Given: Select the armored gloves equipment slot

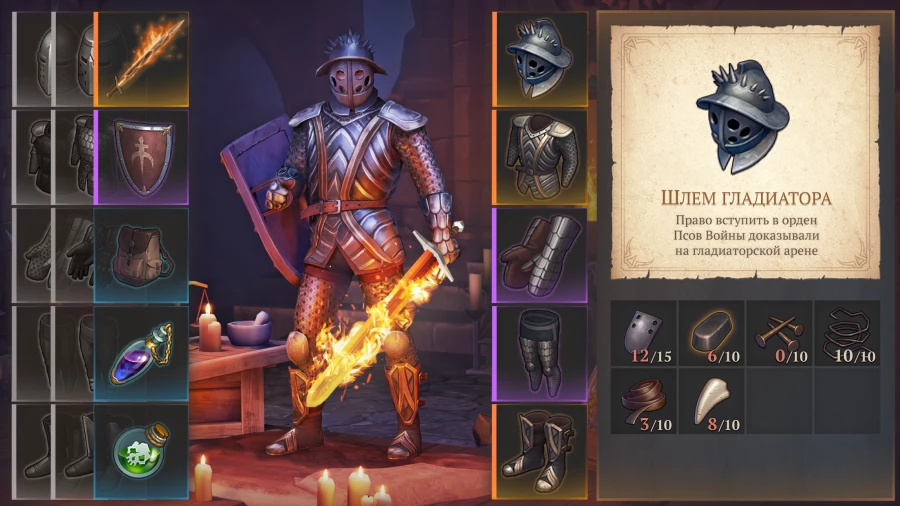Looking at the screenshot, I should [x=540, y=254].
